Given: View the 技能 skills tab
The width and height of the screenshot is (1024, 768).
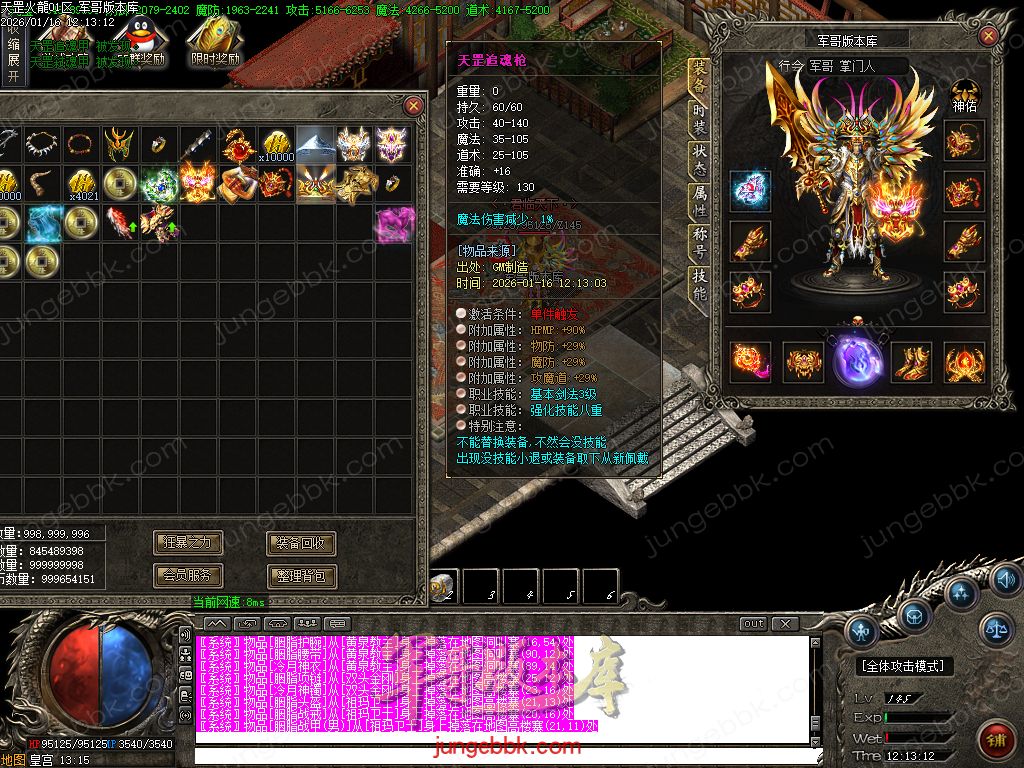Looking at the screenshot, I should tap(699, 285).
